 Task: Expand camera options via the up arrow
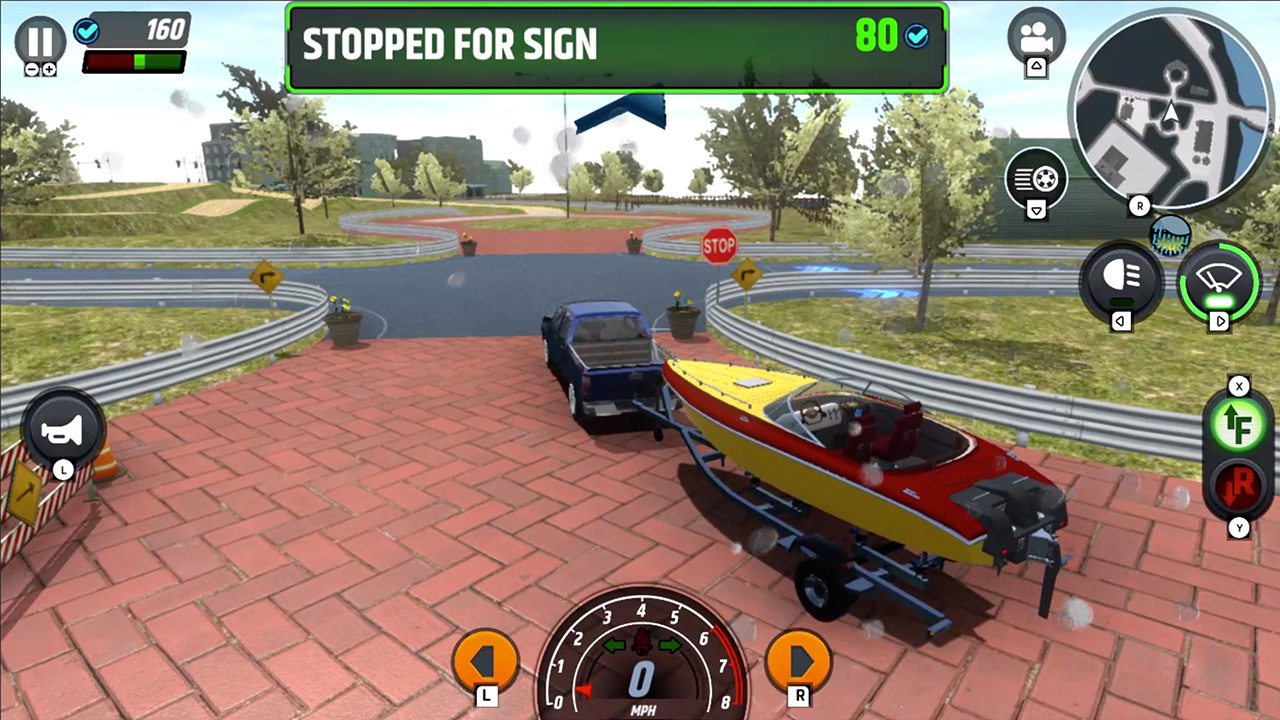(x=1036, y=66)
